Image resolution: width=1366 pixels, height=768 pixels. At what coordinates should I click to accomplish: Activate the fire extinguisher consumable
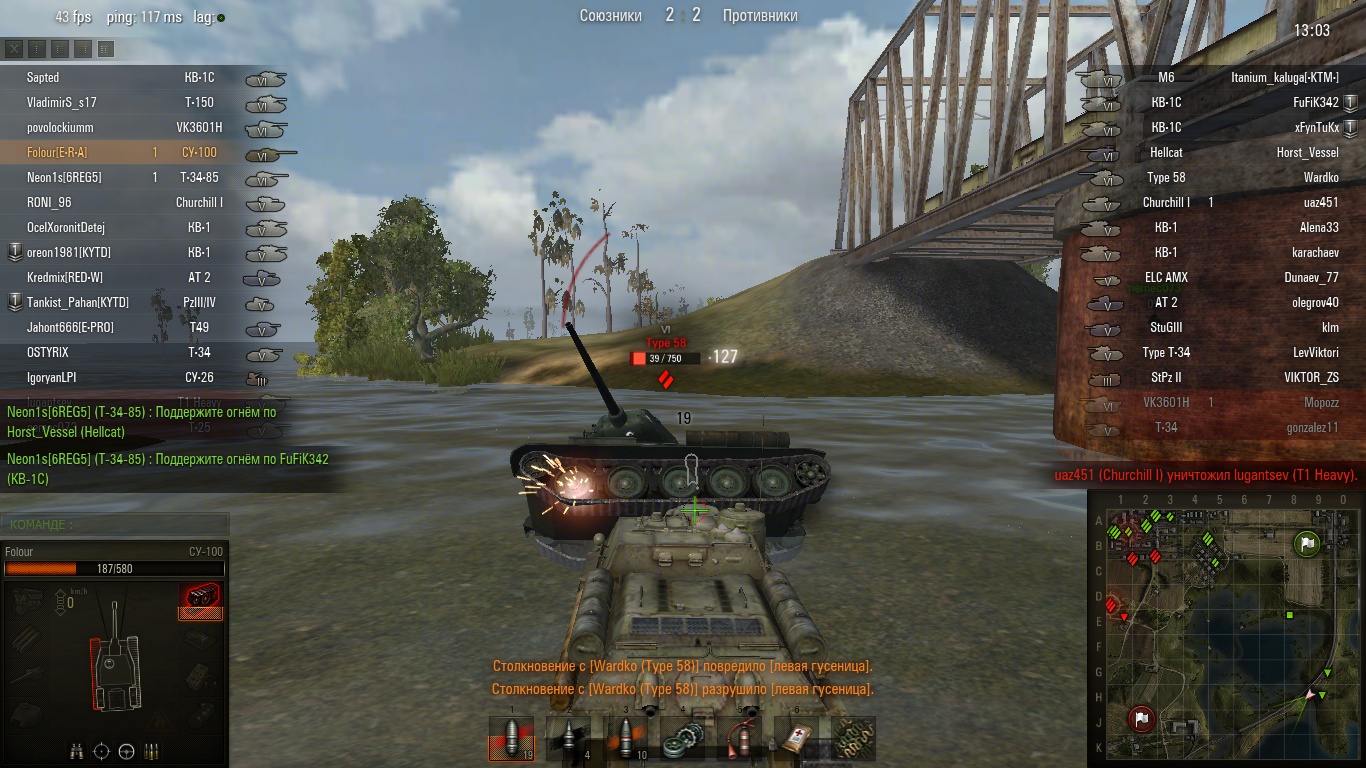pos(742,740)
